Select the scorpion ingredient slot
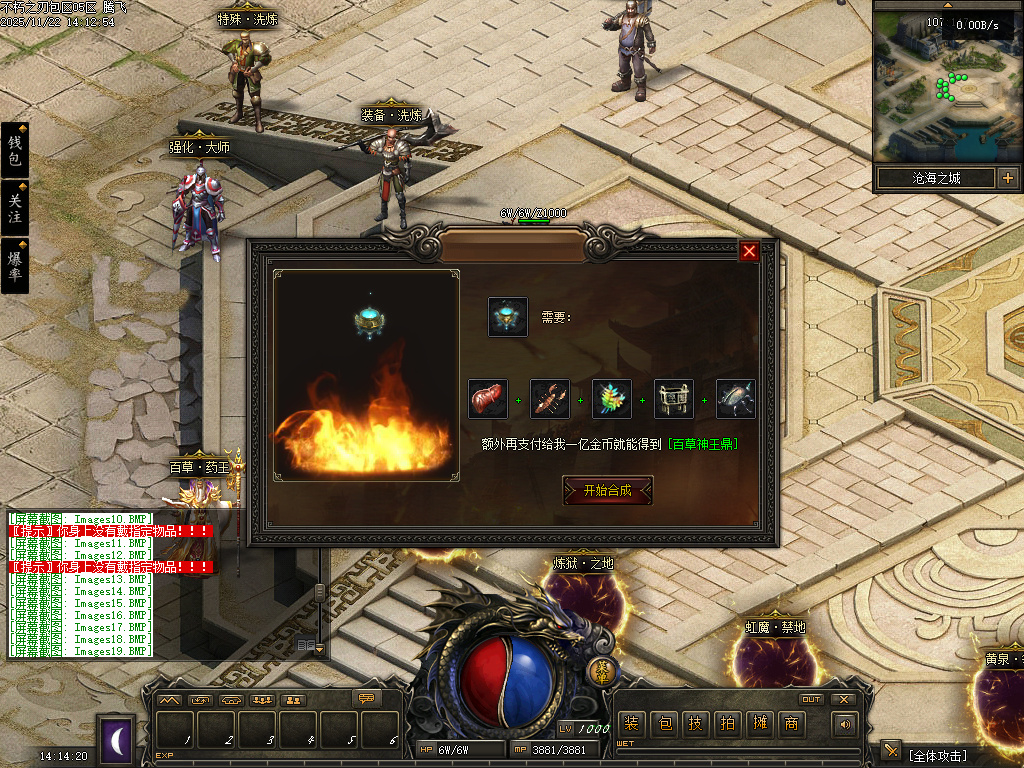 [x=550, y=399]
